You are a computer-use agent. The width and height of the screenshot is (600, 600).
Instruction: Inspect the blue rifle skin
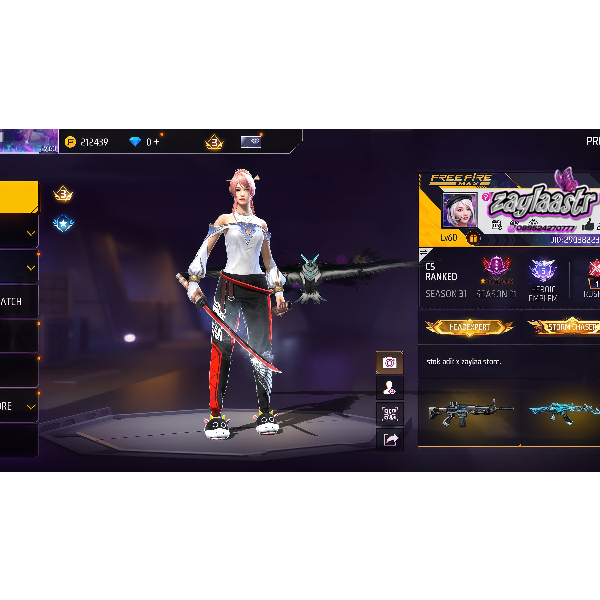[563, 410]
